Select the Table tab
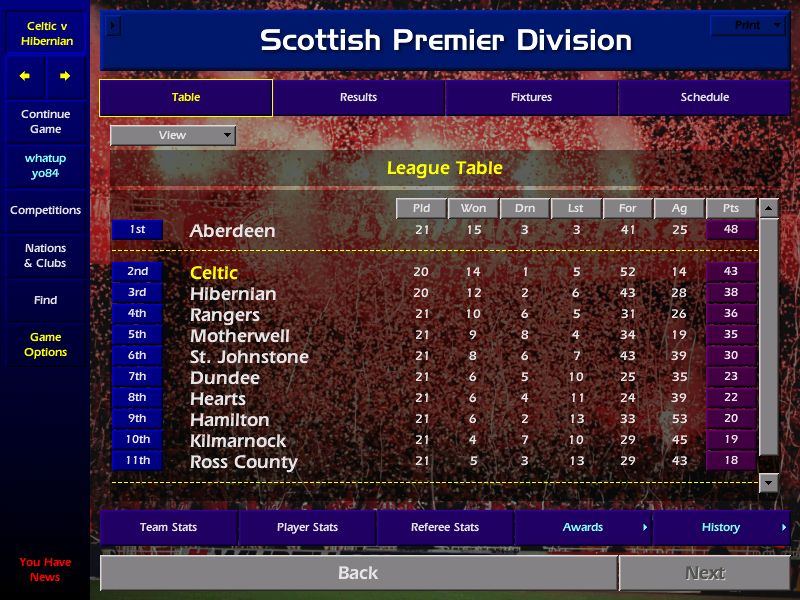 click(x=186, y=97)
